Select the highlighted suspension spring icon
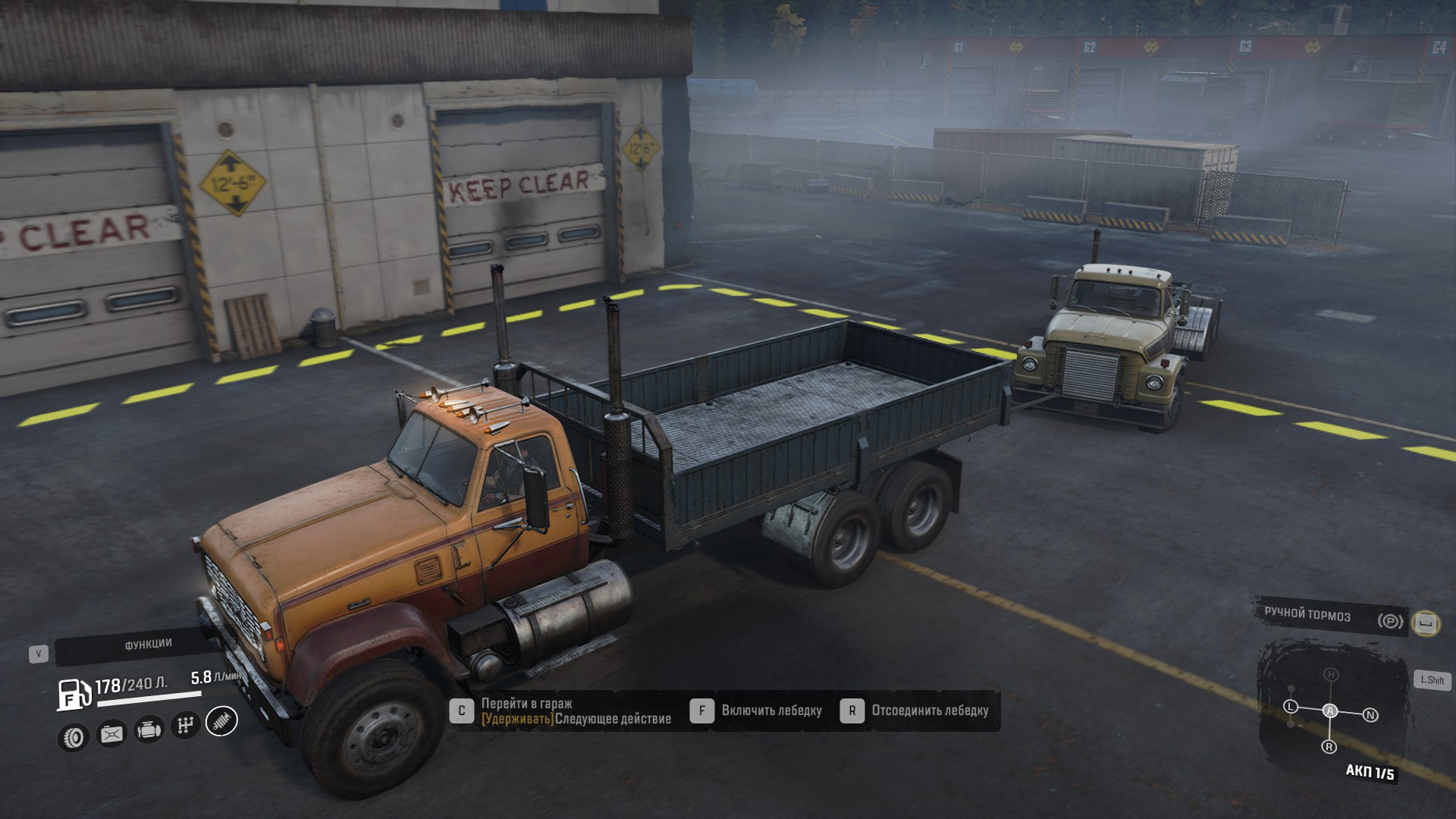1456x819 pixels. [x=221, y=720]
